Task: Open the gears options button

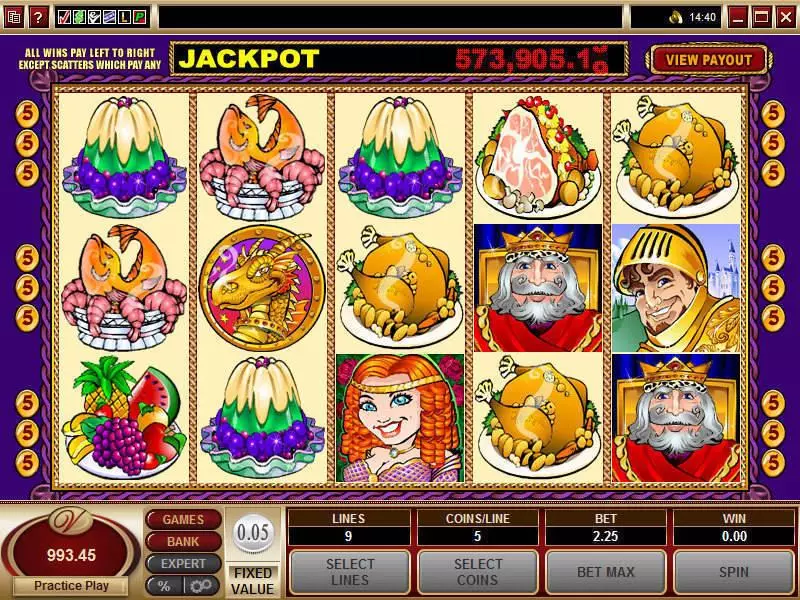Action: pyautogui.click(x=201, y=585)
